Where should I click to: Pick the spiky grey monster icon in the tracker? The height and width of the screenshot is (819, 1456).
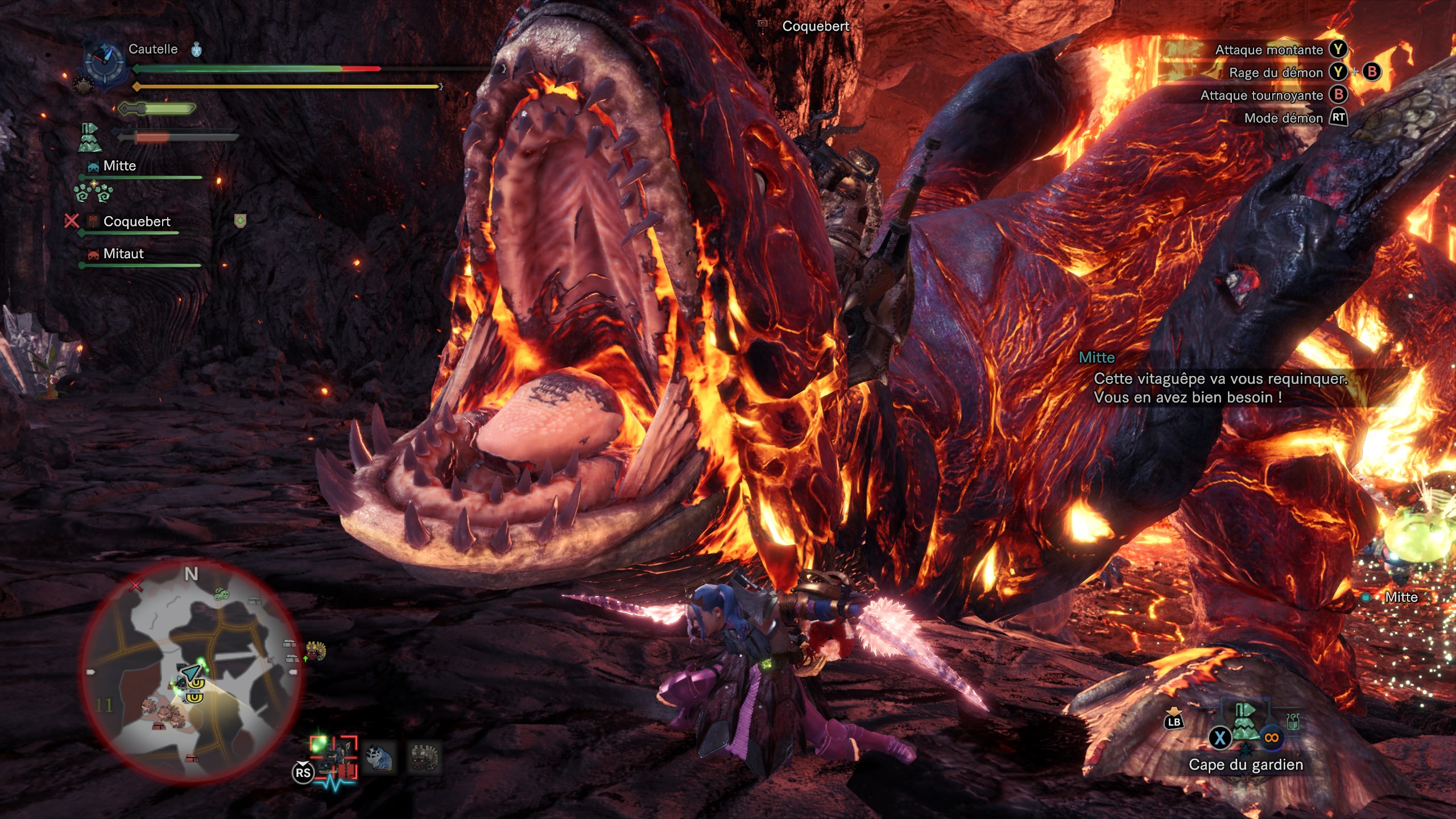pyautogui.click(x=425, y=758)
